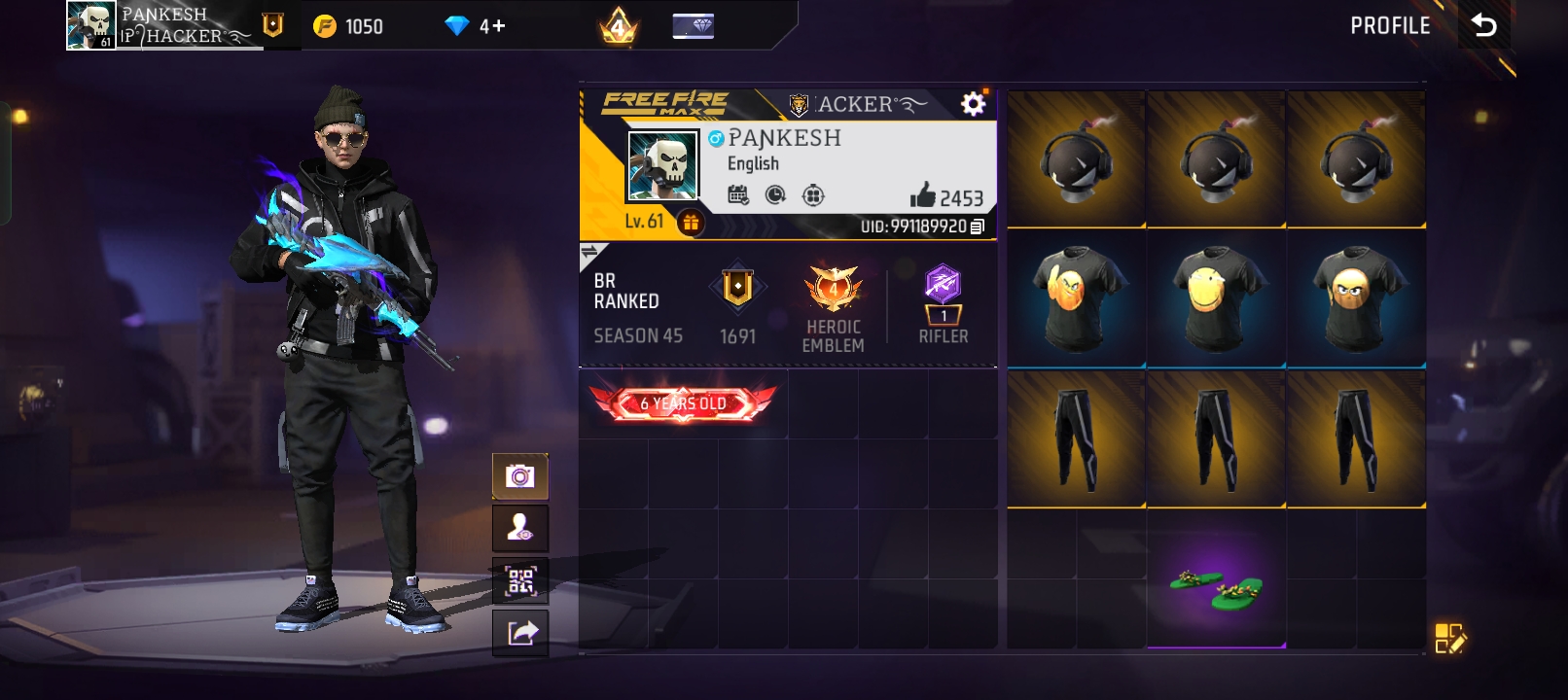Select the smiley face t-shirt item
The height and width of the screenshot is (700, 1568).
click(x=1214, y=297)
